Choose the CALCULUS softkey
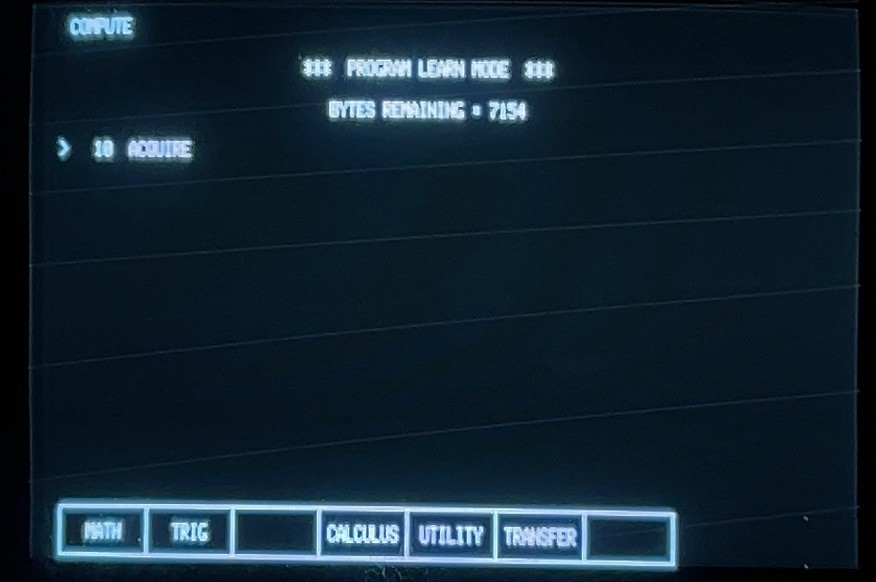The height and width of the screenshot is (582, 876). (x=363, y=534)
